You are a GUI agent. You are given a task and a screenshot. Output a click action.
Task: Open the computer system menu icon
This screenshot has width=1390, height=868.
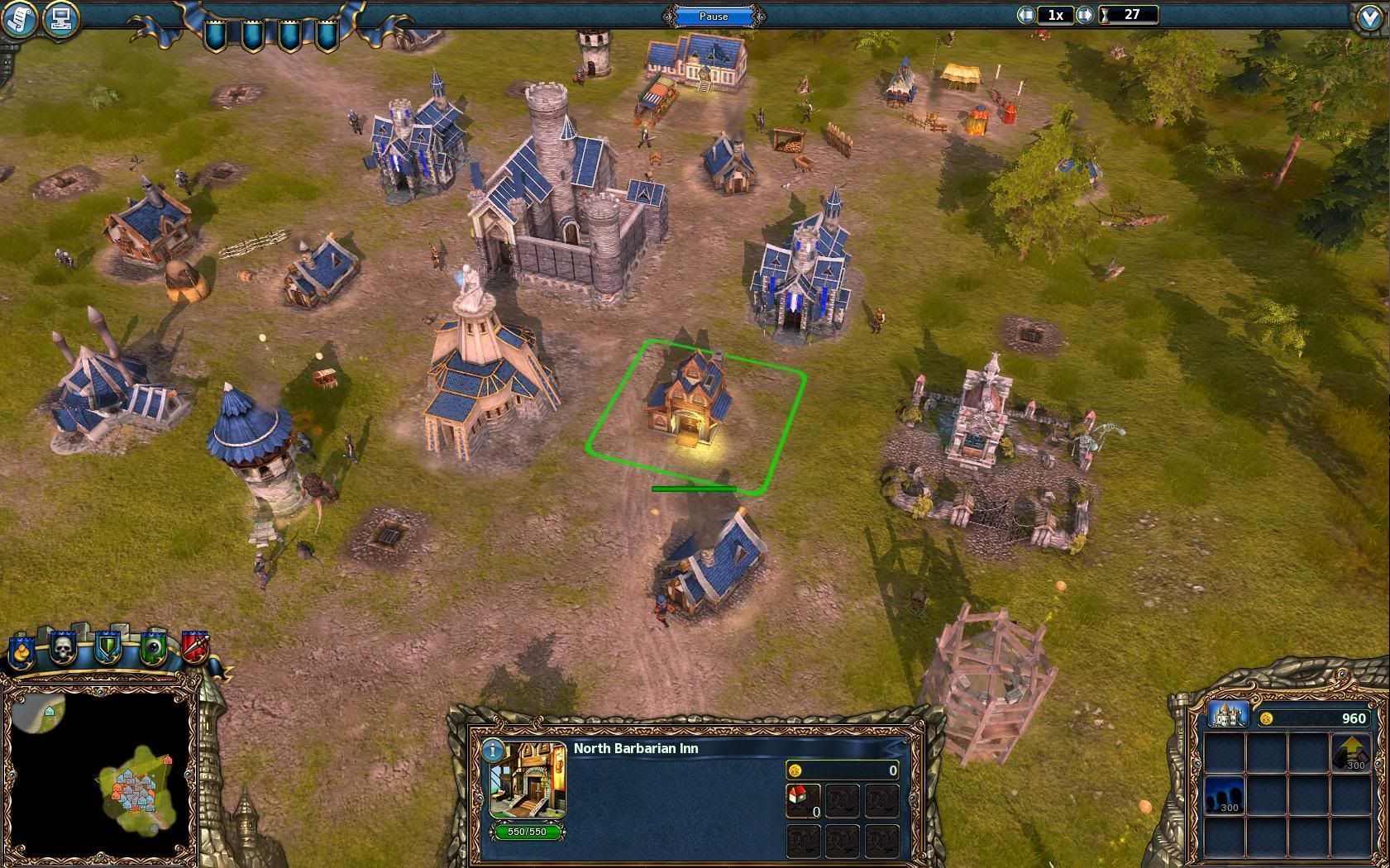click(x=59, y=18)
